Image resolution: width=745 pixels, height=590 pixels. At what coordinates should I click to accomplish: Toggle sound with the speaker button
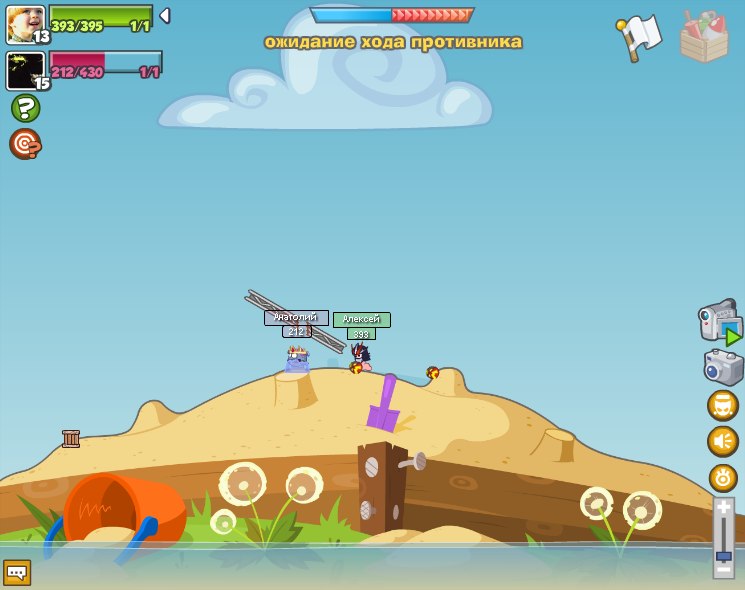click(723, 441)
